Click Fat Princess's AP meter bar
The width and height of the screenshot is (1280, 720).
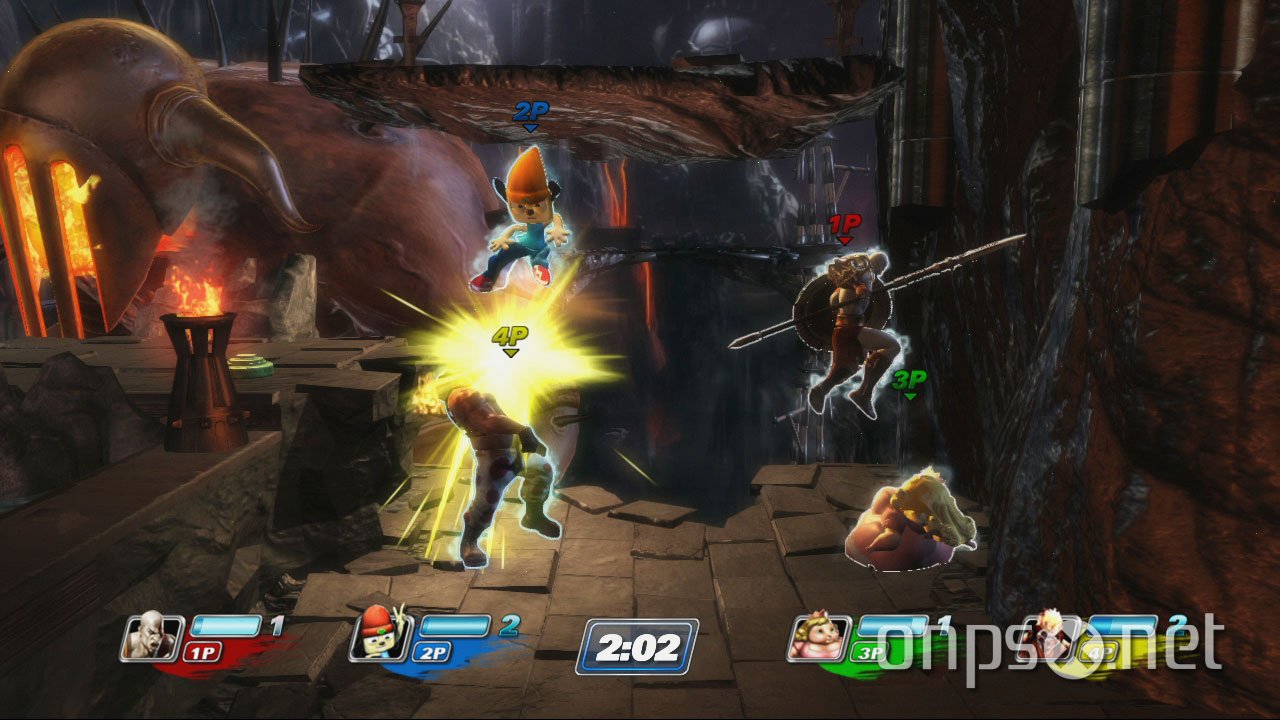click(895, 623)
